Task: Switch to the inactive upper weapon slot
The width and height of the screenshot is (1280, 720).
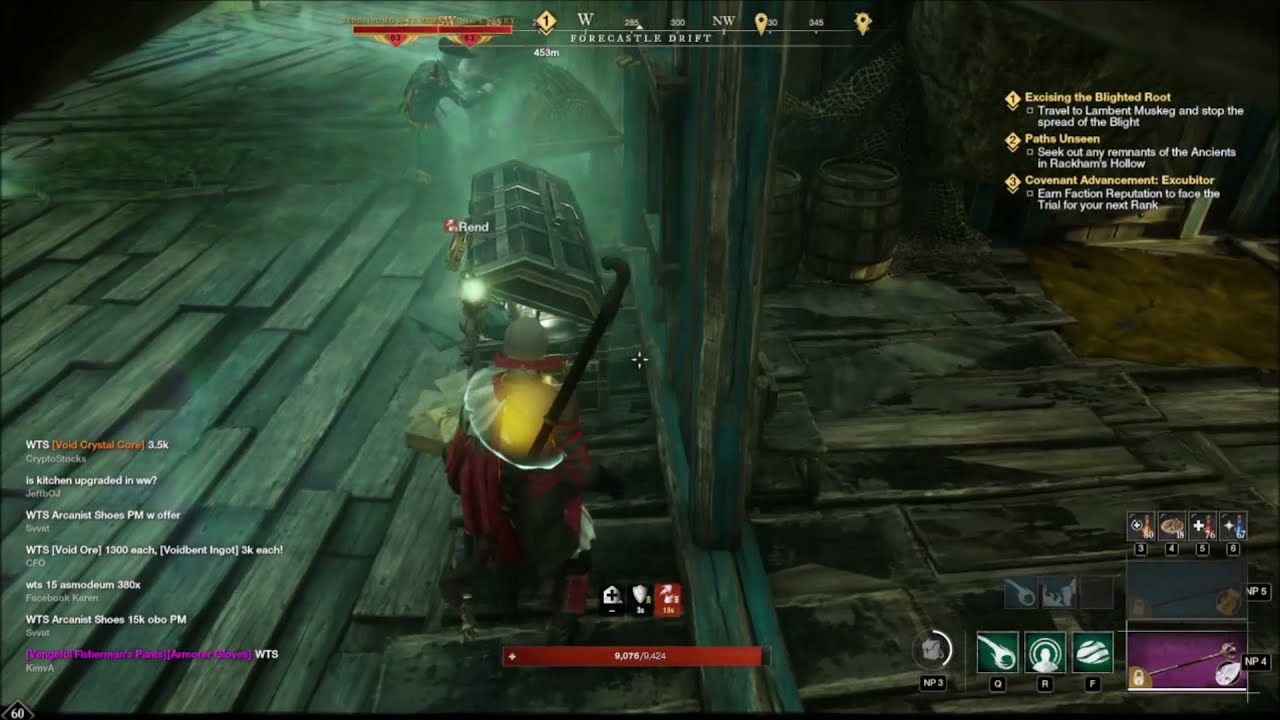Action: click(x=1186, y=592)
